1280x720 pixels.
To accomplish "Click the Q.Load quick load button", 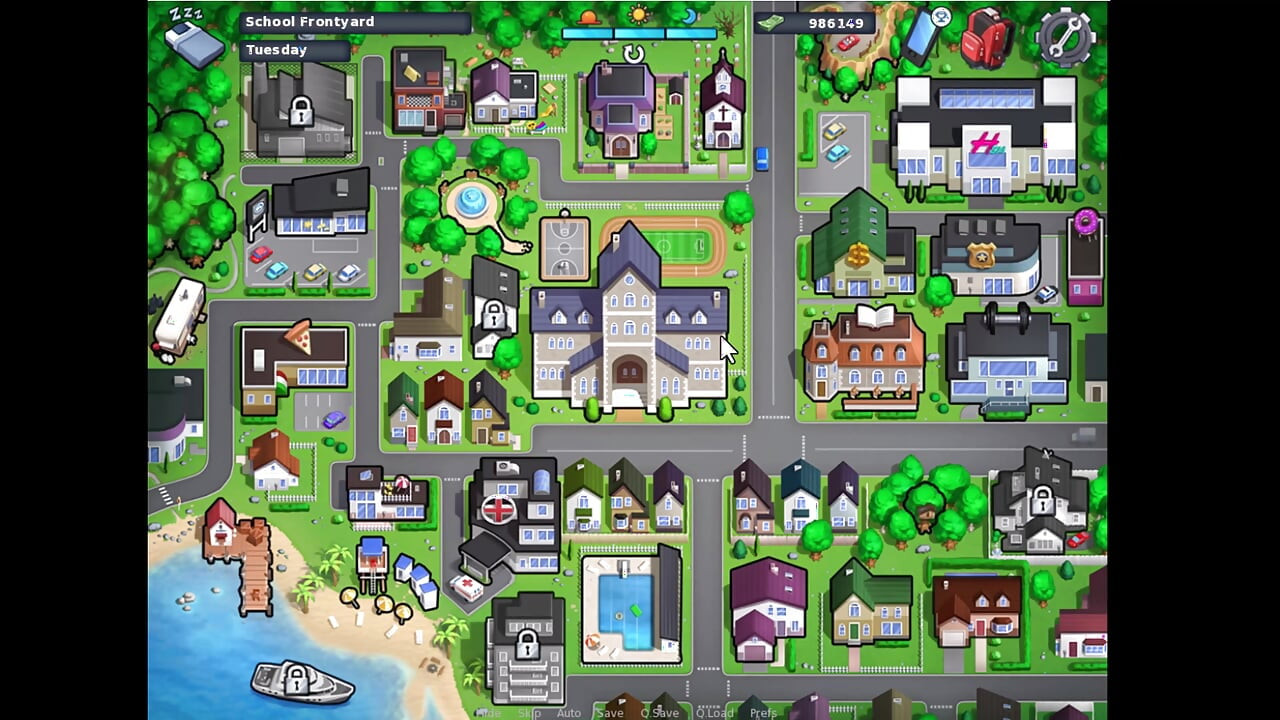I will 715,713.
